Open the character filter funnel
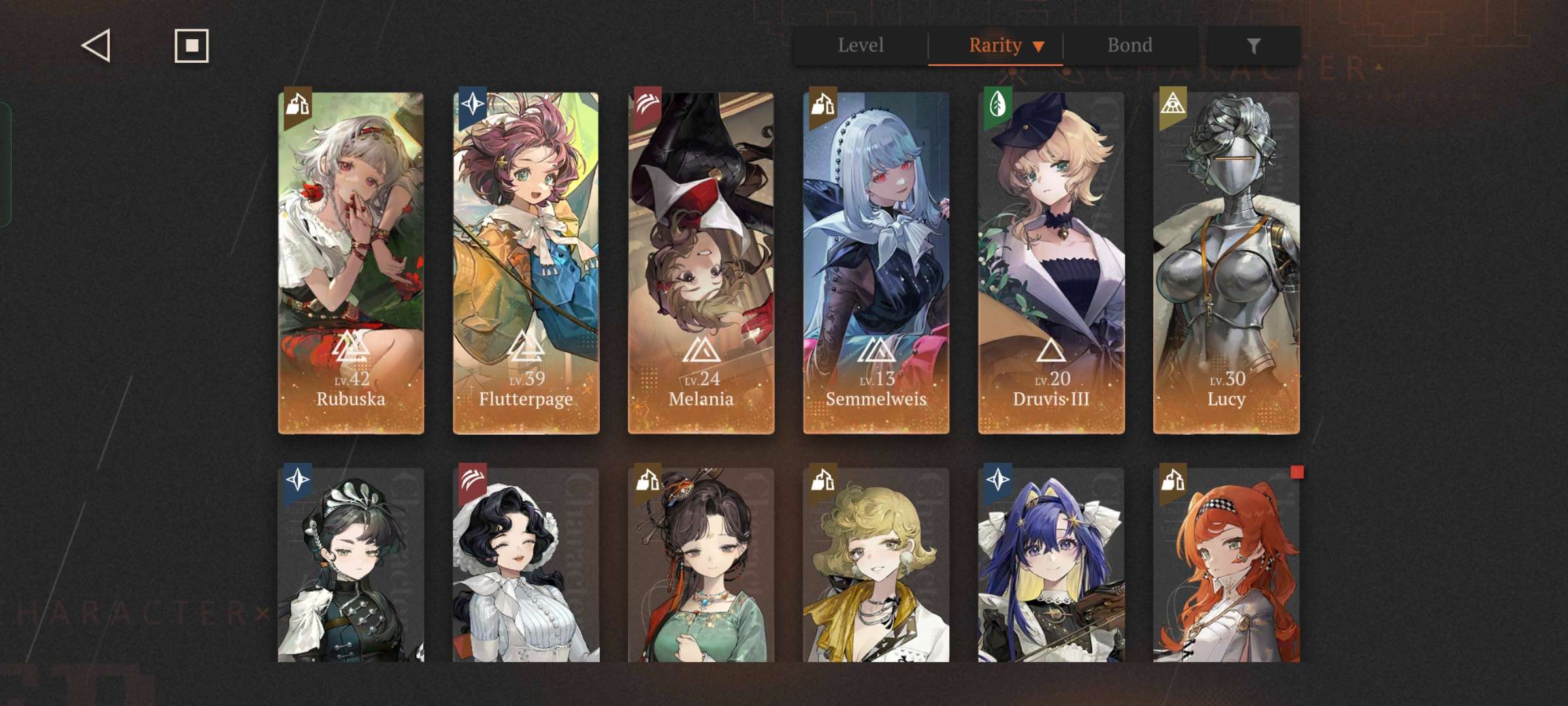The height and width of the screenshot is (706, 1568). click(1253, 46)
